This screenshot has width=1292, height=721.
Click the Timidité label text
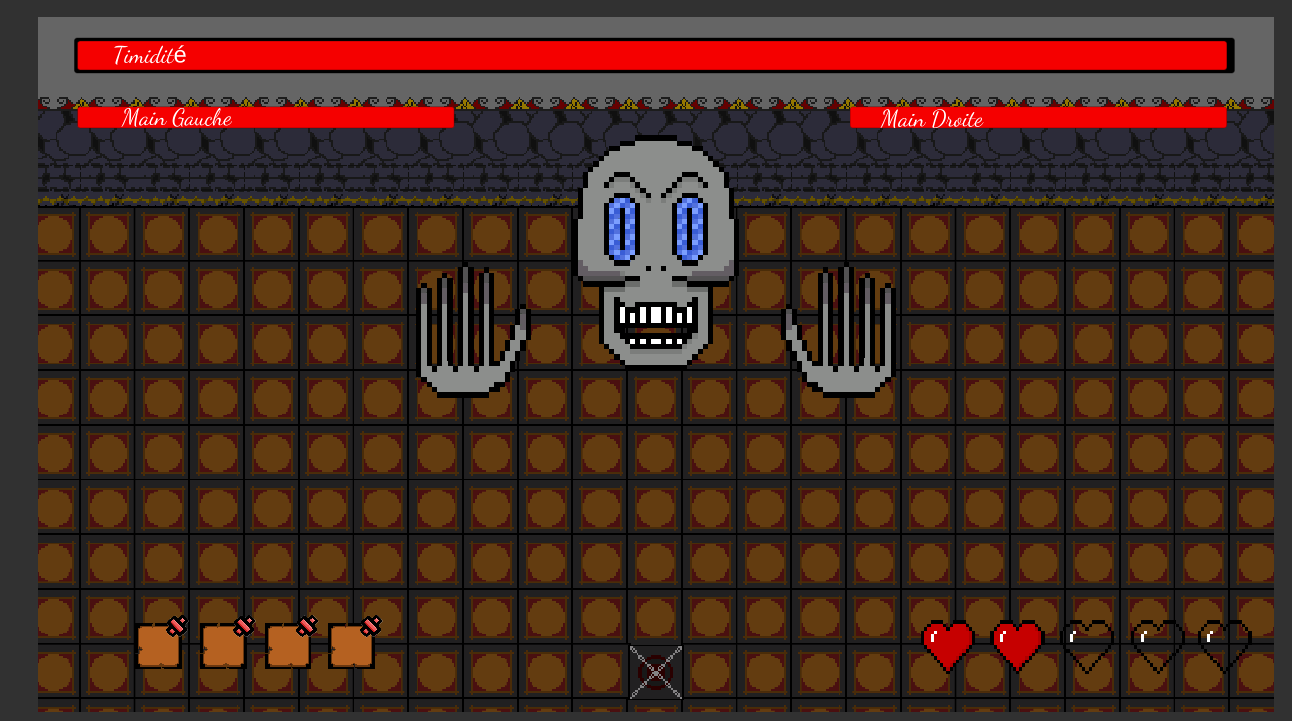pos(148,55)
